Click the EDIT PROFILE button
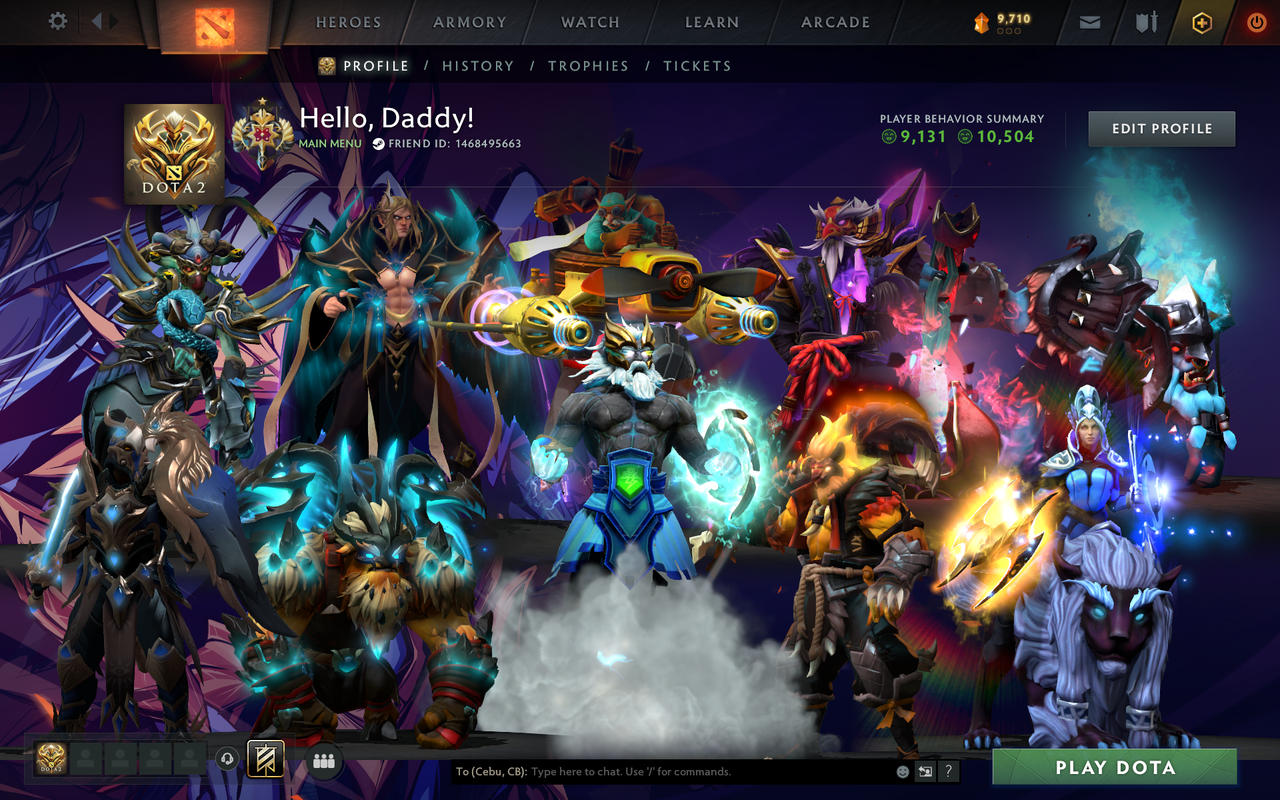 [x=1161, y=128]
